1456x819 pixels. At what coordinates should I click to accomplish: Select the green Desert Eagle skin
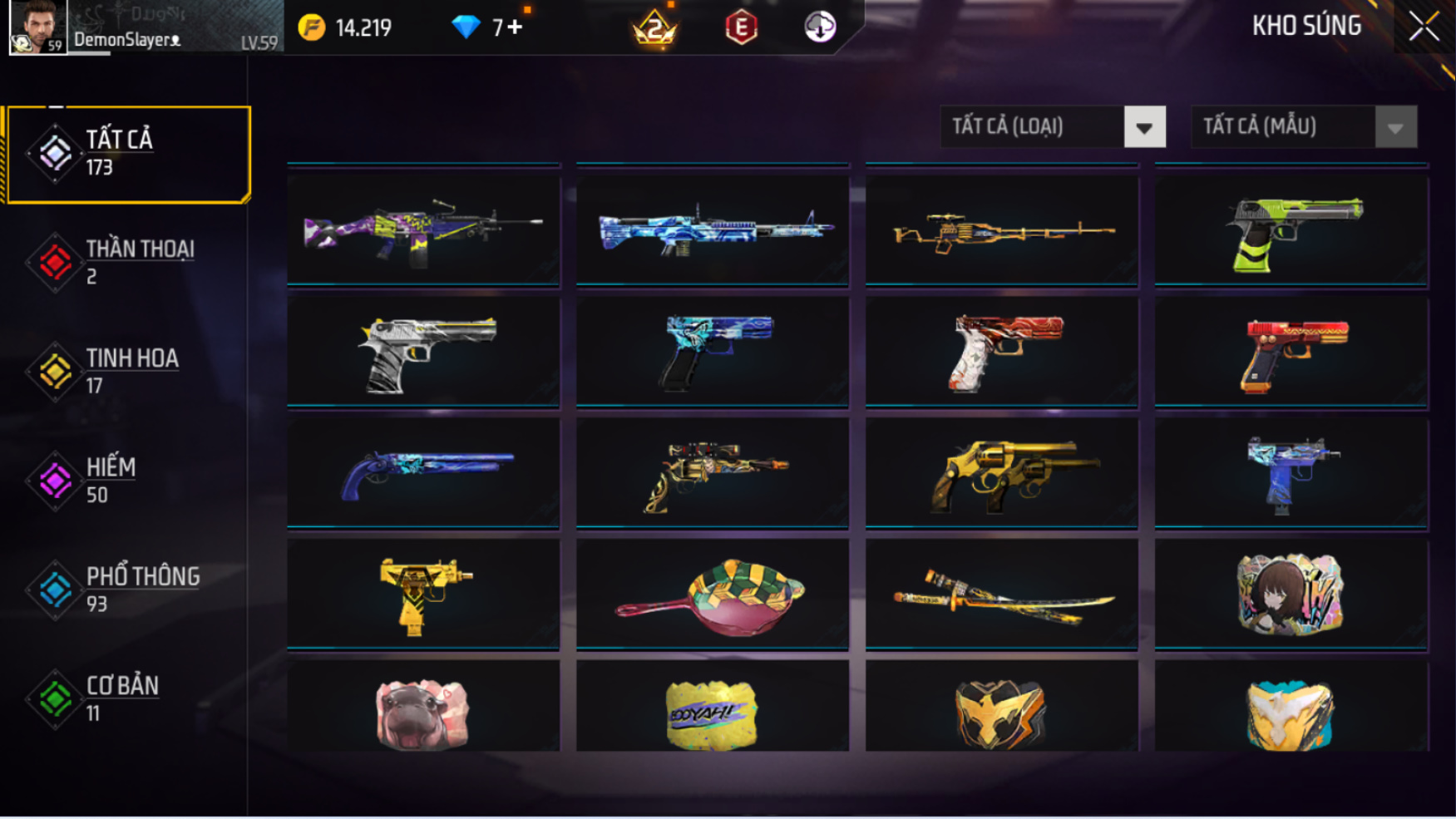point(1291,229)
